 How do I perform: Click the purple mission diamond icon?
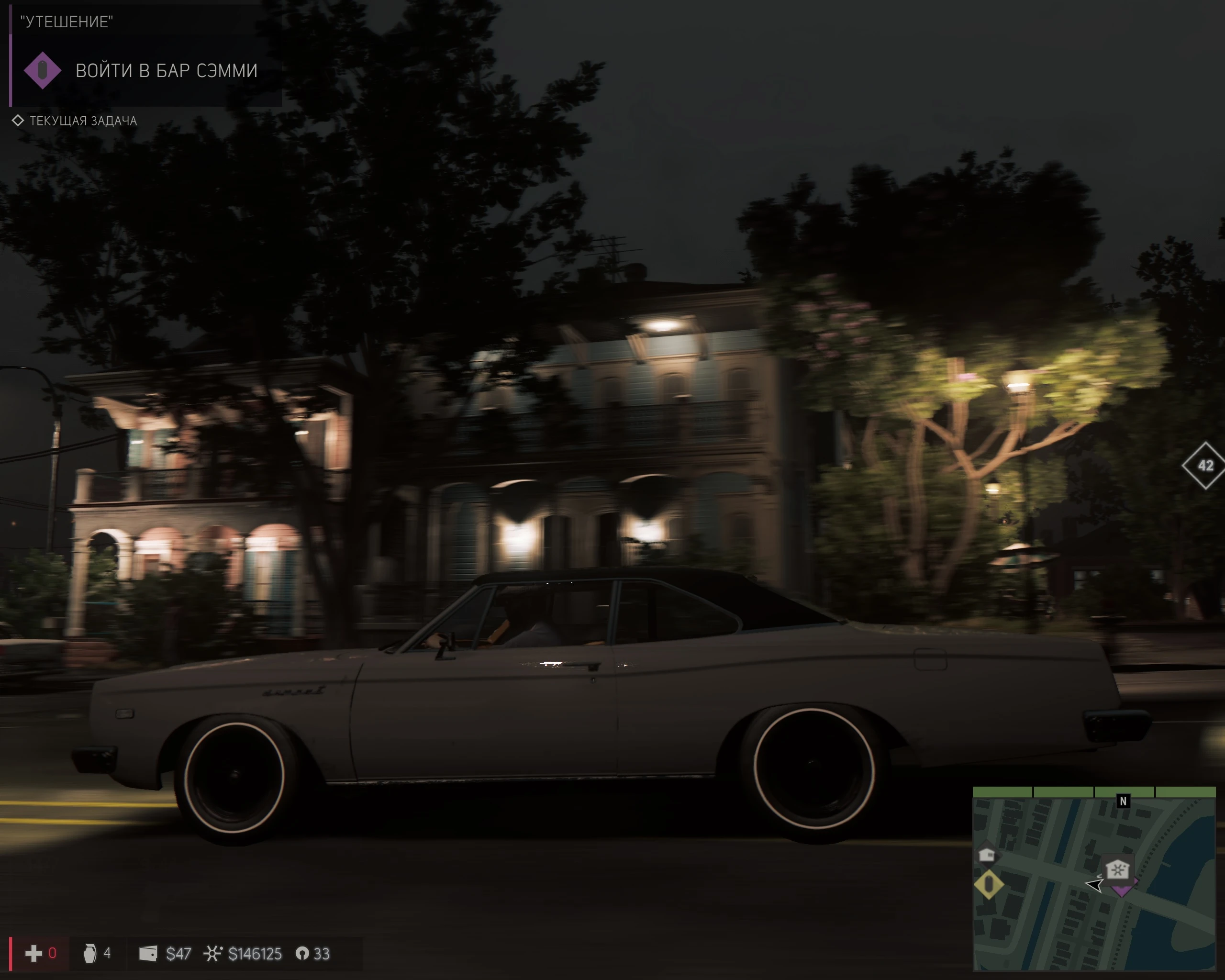pos(43,69)
